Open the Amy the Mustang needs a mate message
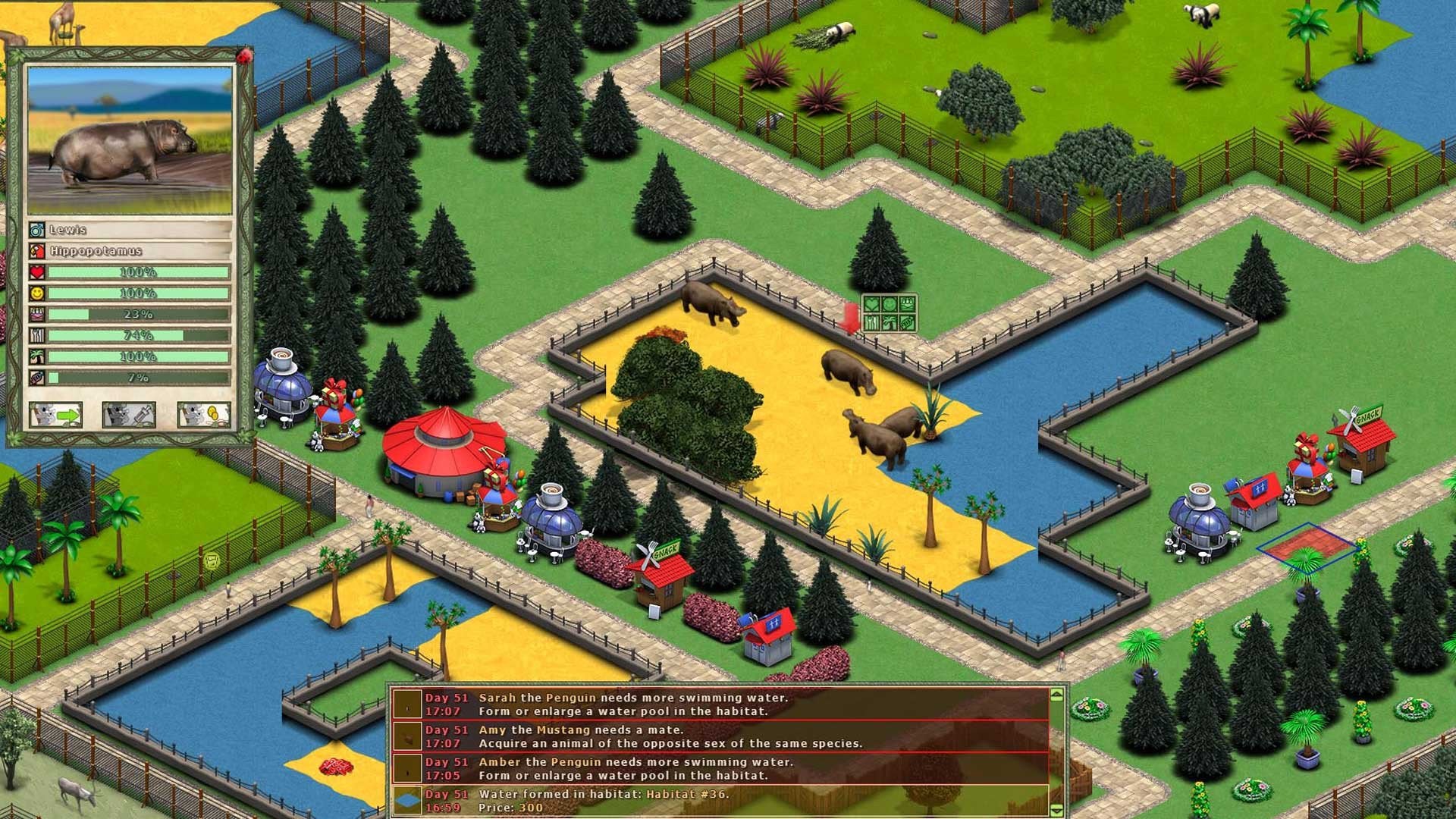Image resolution: width=1456 pixels, height=819 pixels. click(719, 736)
